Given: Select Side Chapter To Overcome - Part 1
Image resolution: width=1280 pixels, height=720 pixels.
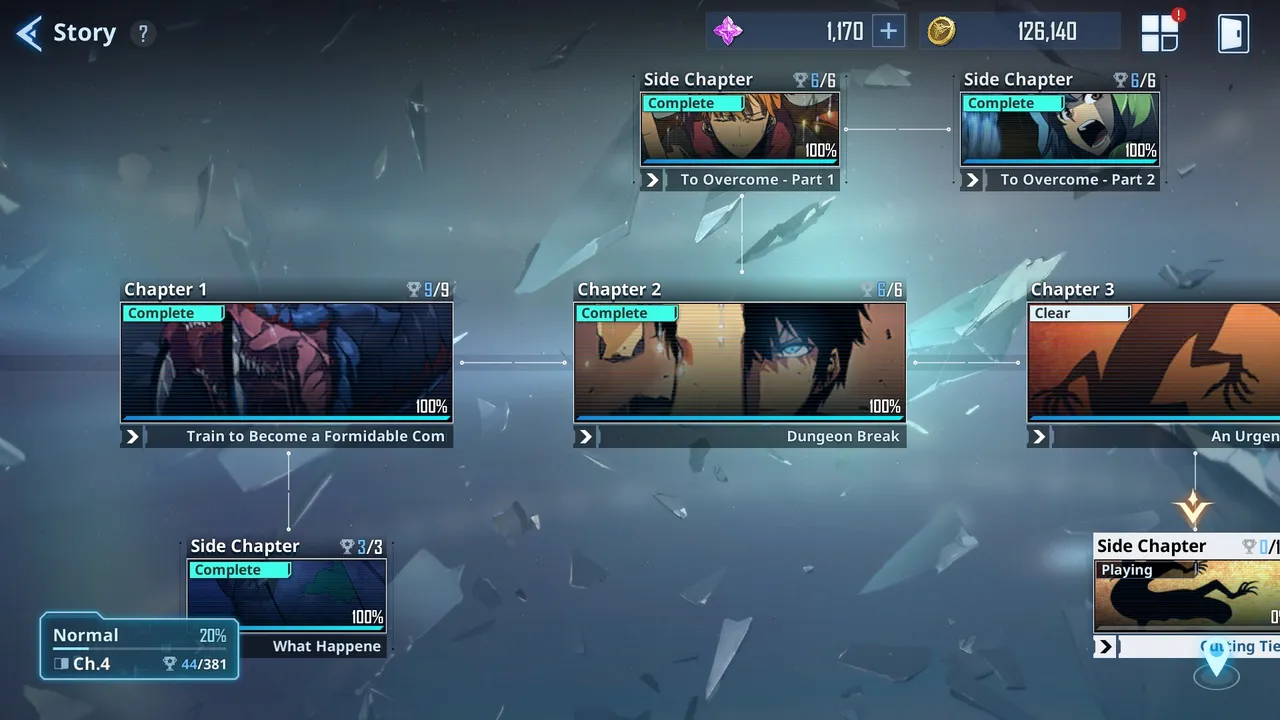Looking at the screenshot, I should click(x=740, y=130).
